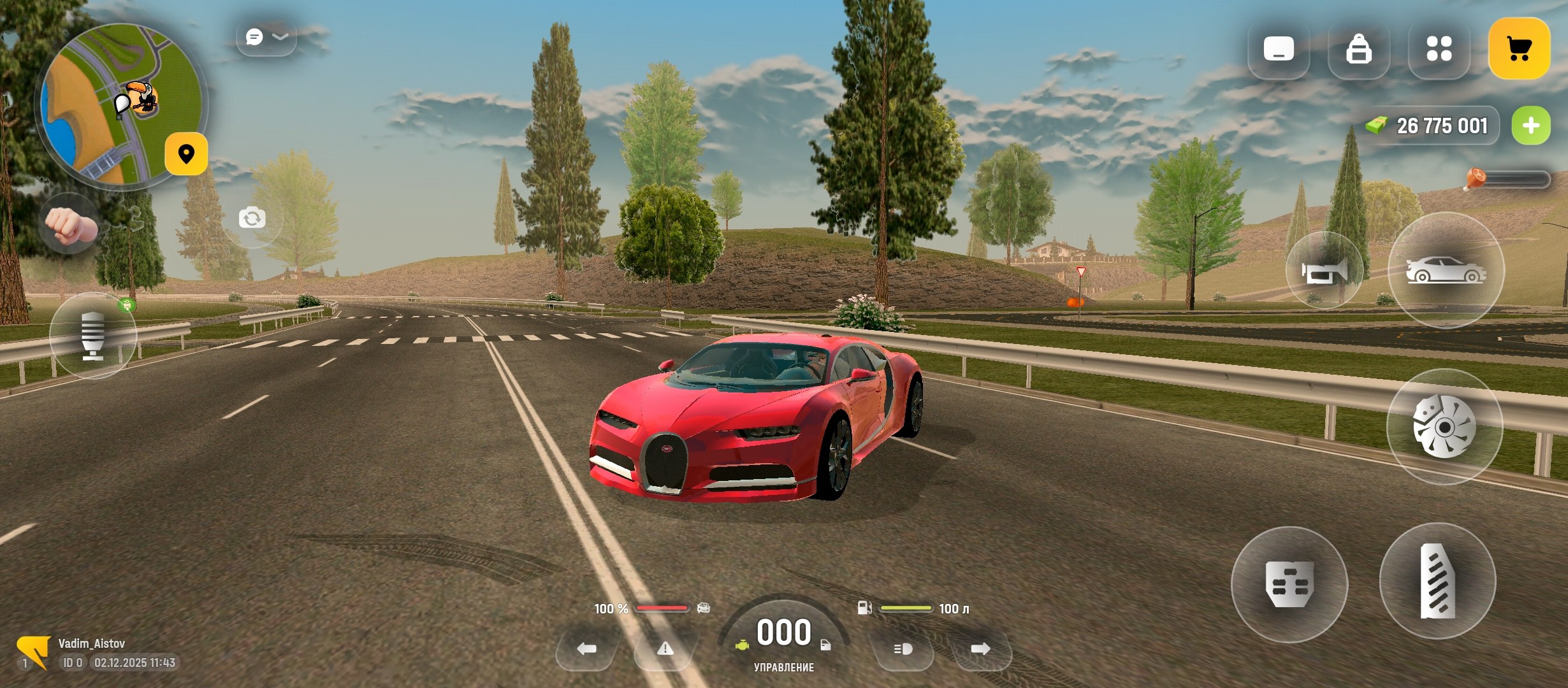Screen dimensions: 1568x688
Task: Switch camera view with the rotate icon
Action: click(x=252, y=218)
